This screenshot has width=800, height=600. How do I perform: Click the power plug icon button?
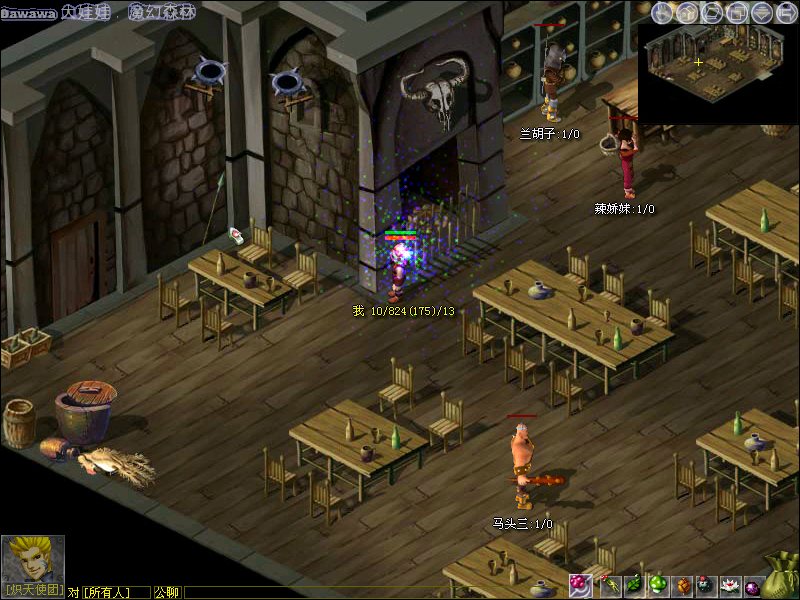pos(662,12)
